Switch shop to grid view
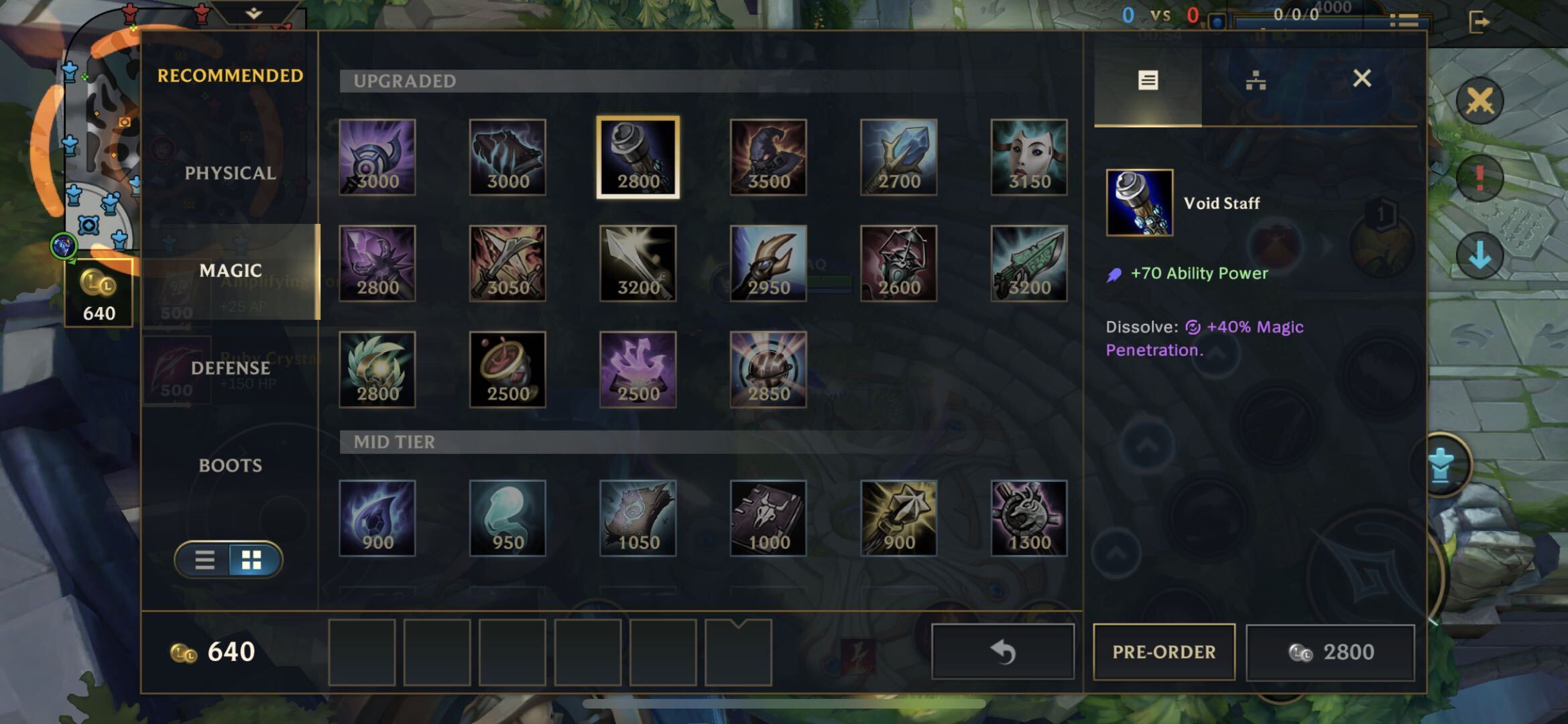 click(252, 560)
